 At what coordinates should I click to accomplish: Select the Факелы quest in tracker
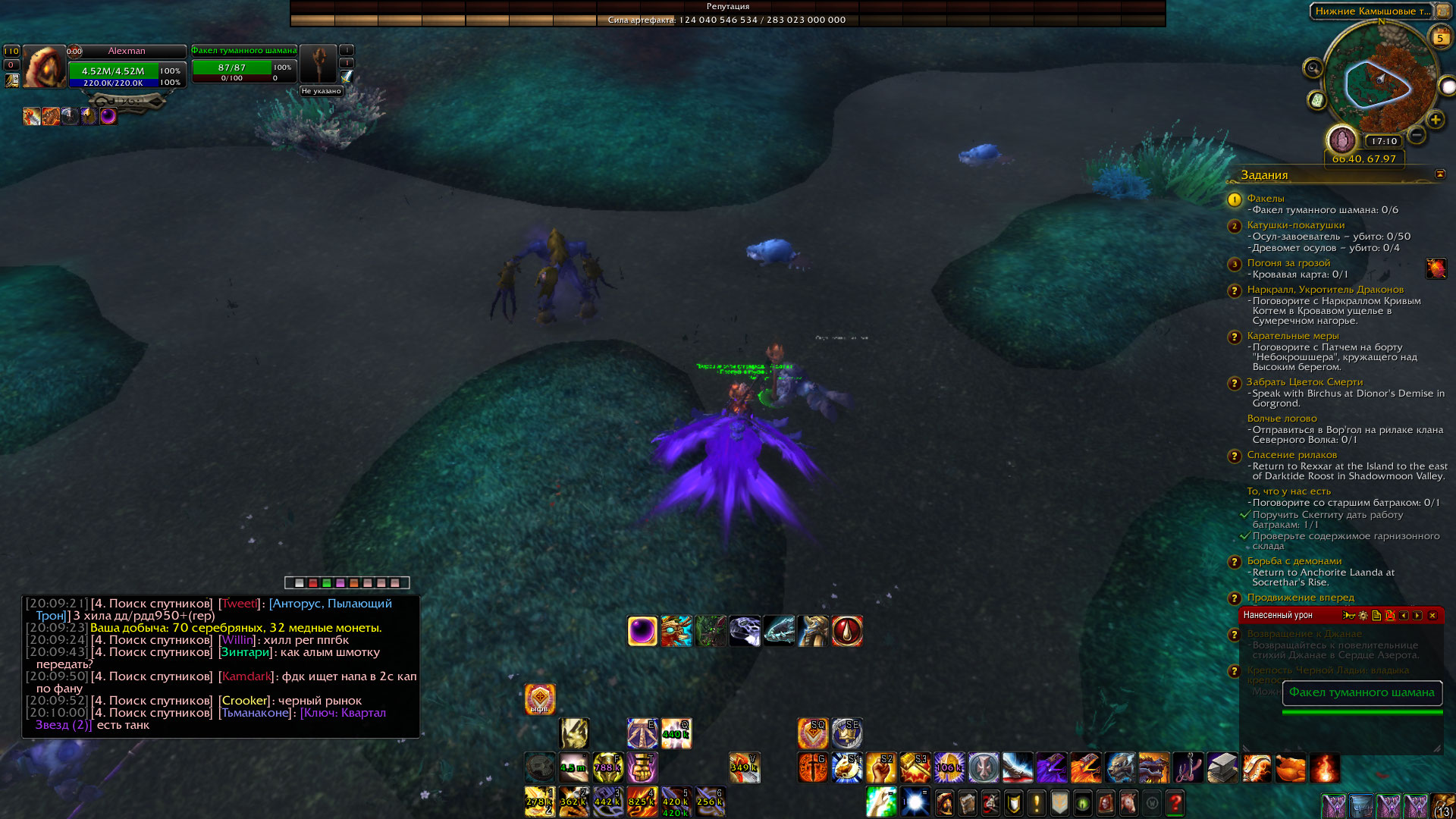[x=1265, y=199]
